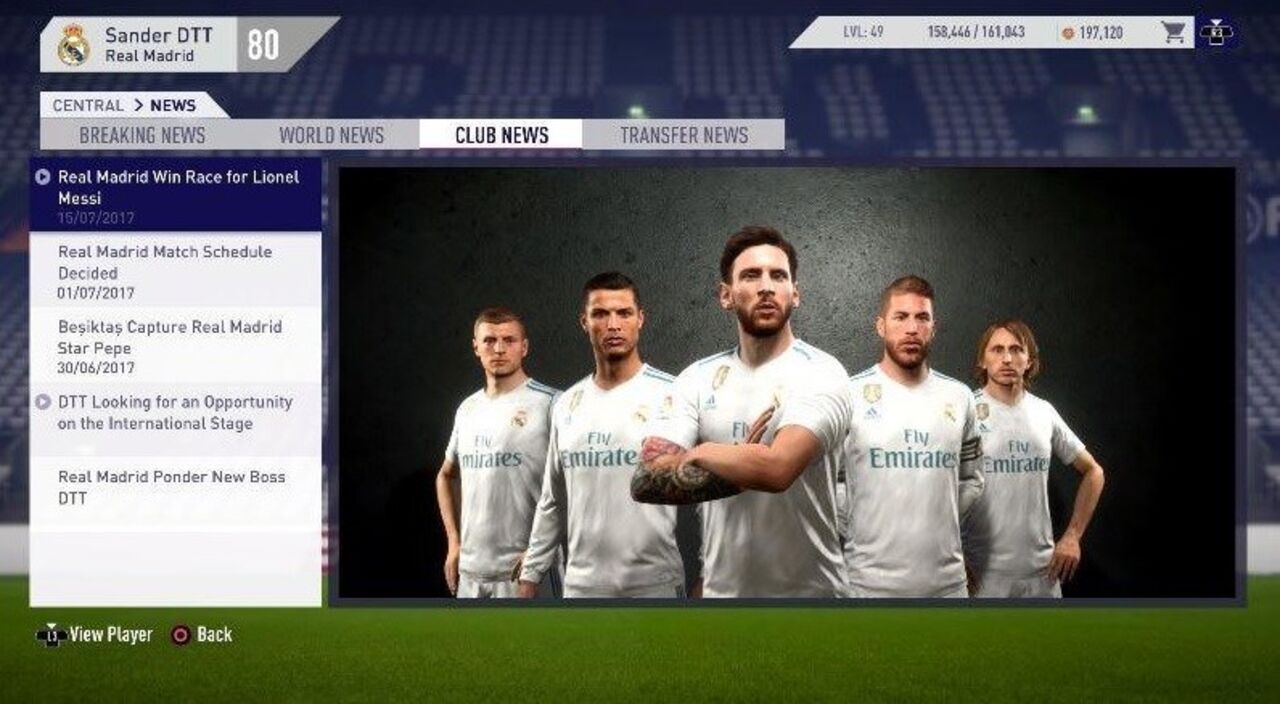Open the Lionel Messi race news story

177,195
